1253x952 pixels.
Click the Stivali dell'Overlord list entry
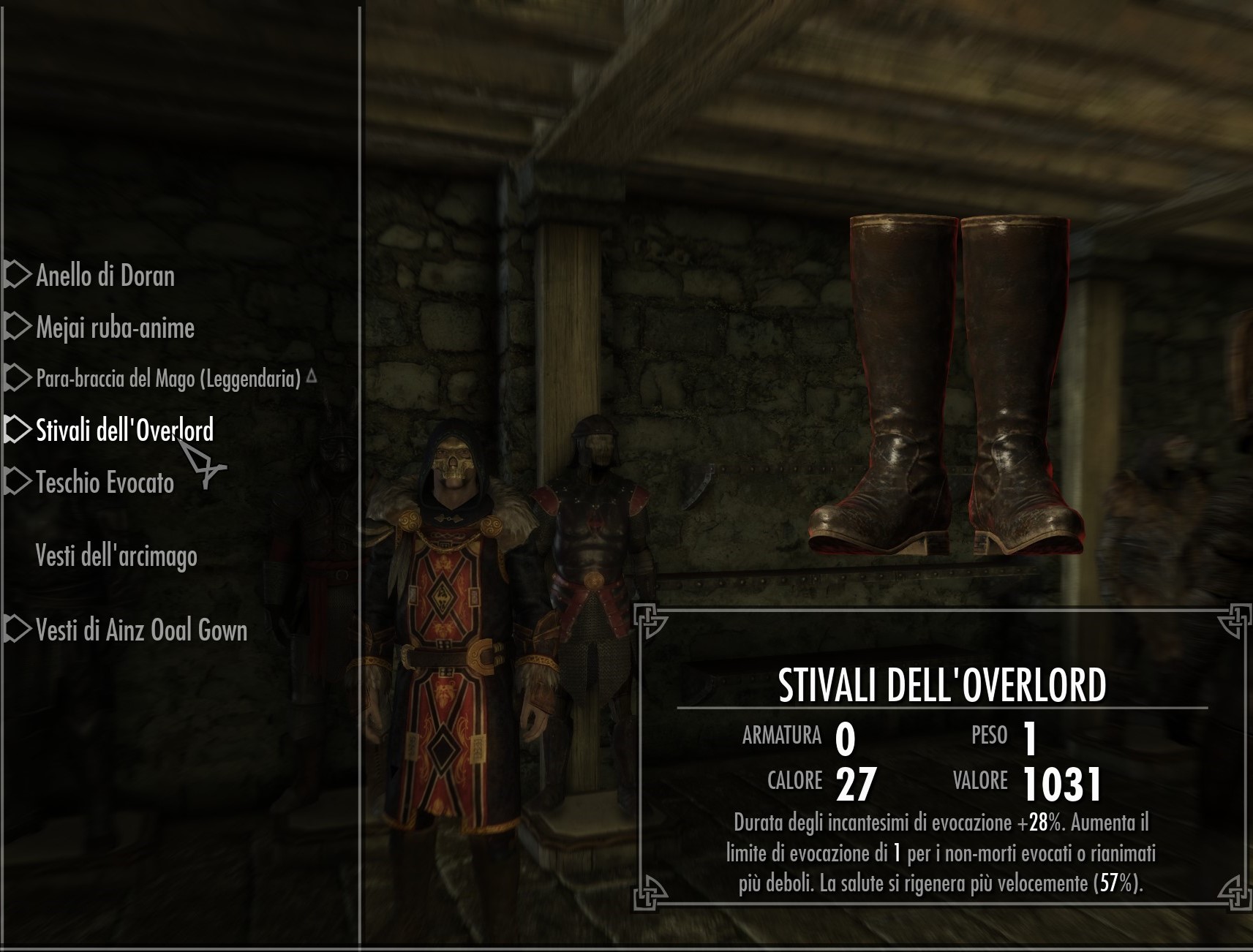tap(124, 430)
